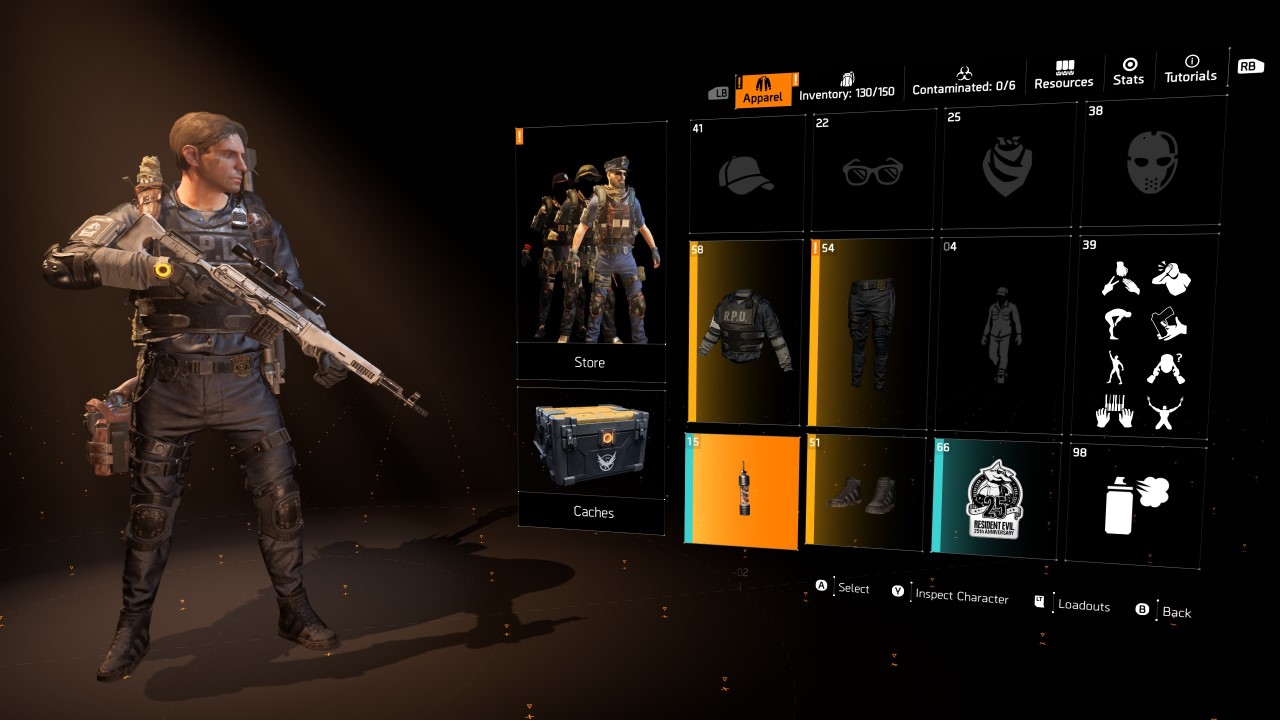Show the Stats tab
This screenshot has width=1280, height=720.
click(1129, 71)
